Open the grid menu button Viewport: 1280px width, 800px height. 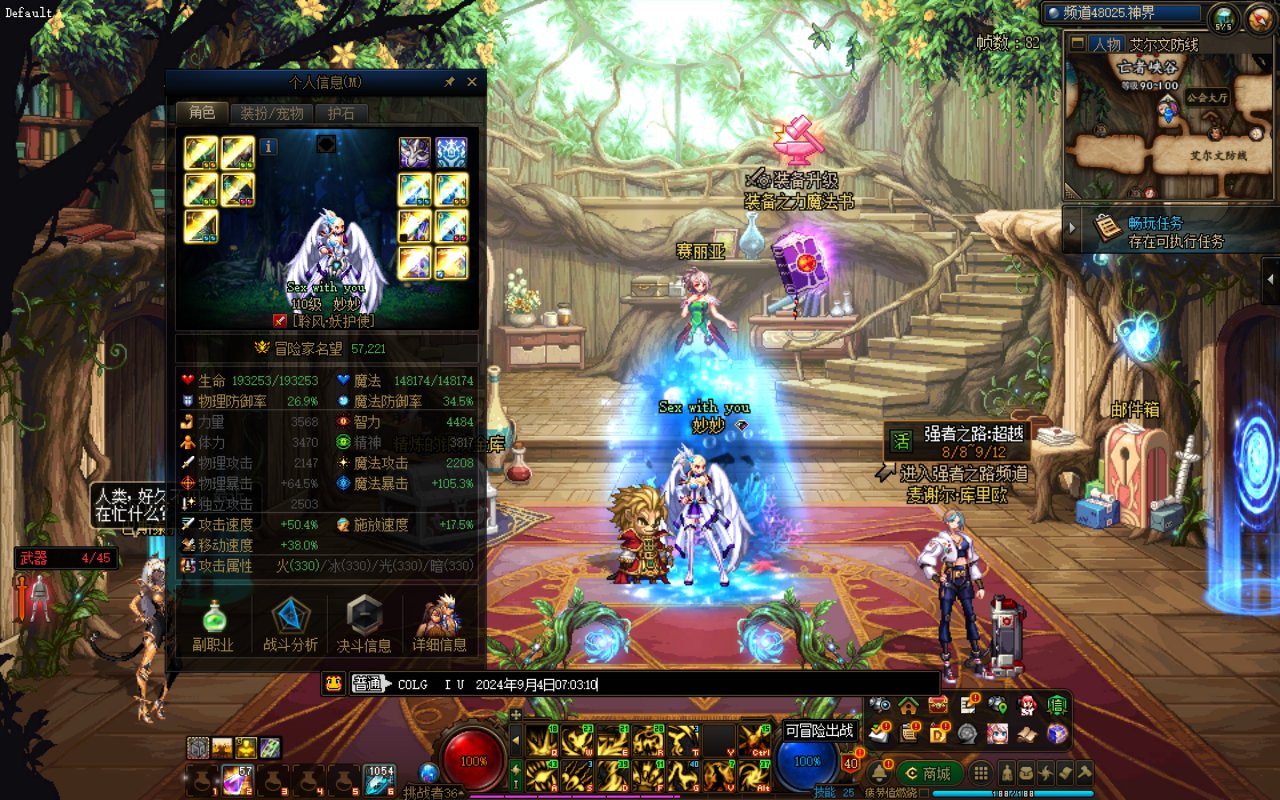[x=982, y=773]
